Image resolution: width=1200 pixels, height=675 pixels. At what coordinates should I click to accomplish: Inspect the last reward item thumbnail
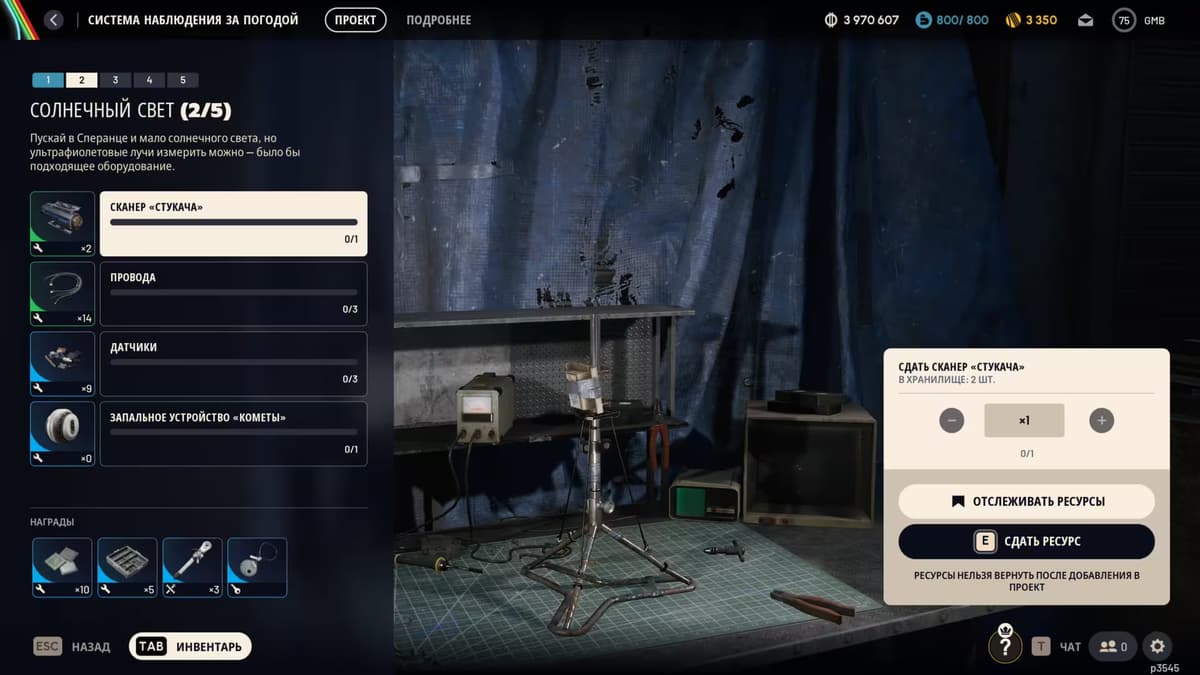[x=257, y=568]
